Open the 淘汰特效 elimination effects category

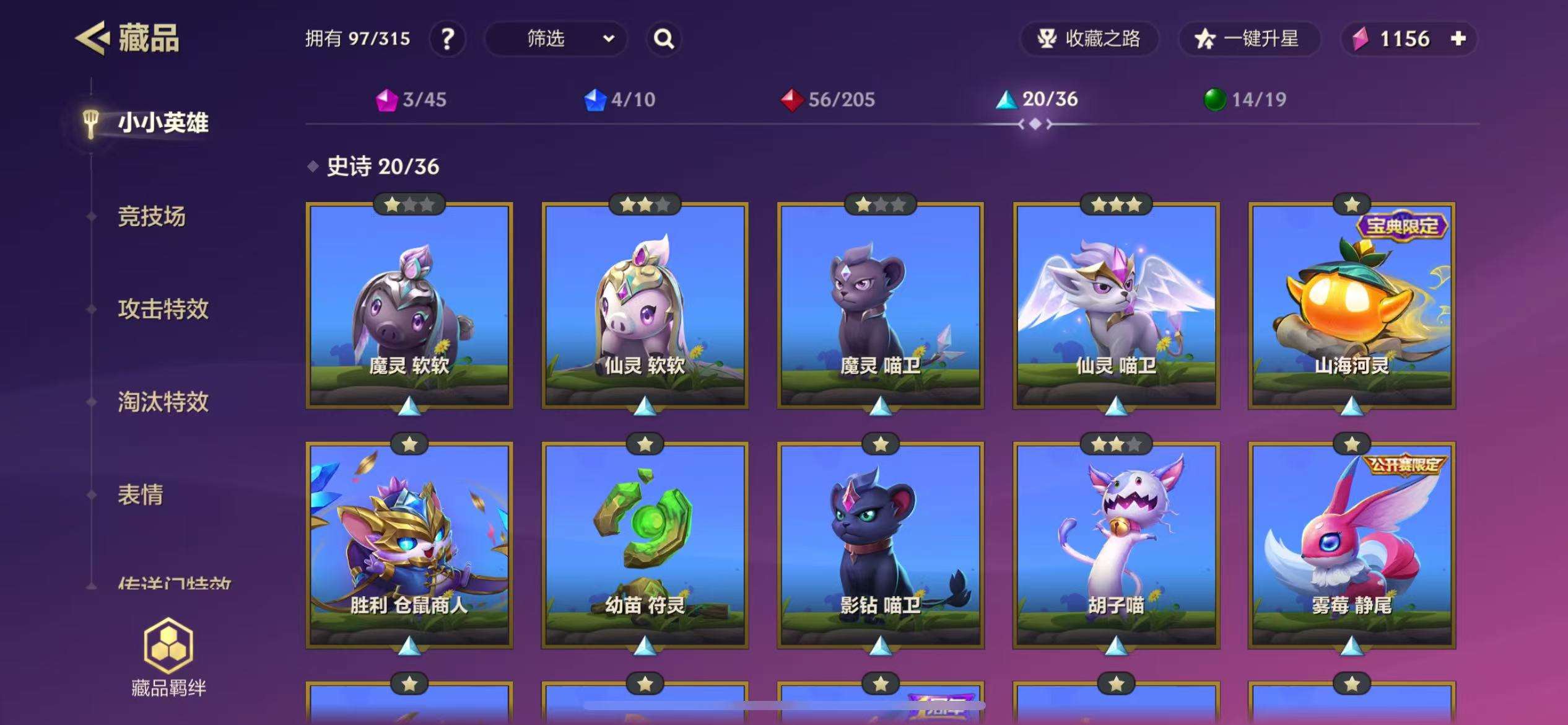(x=163, y=402)
